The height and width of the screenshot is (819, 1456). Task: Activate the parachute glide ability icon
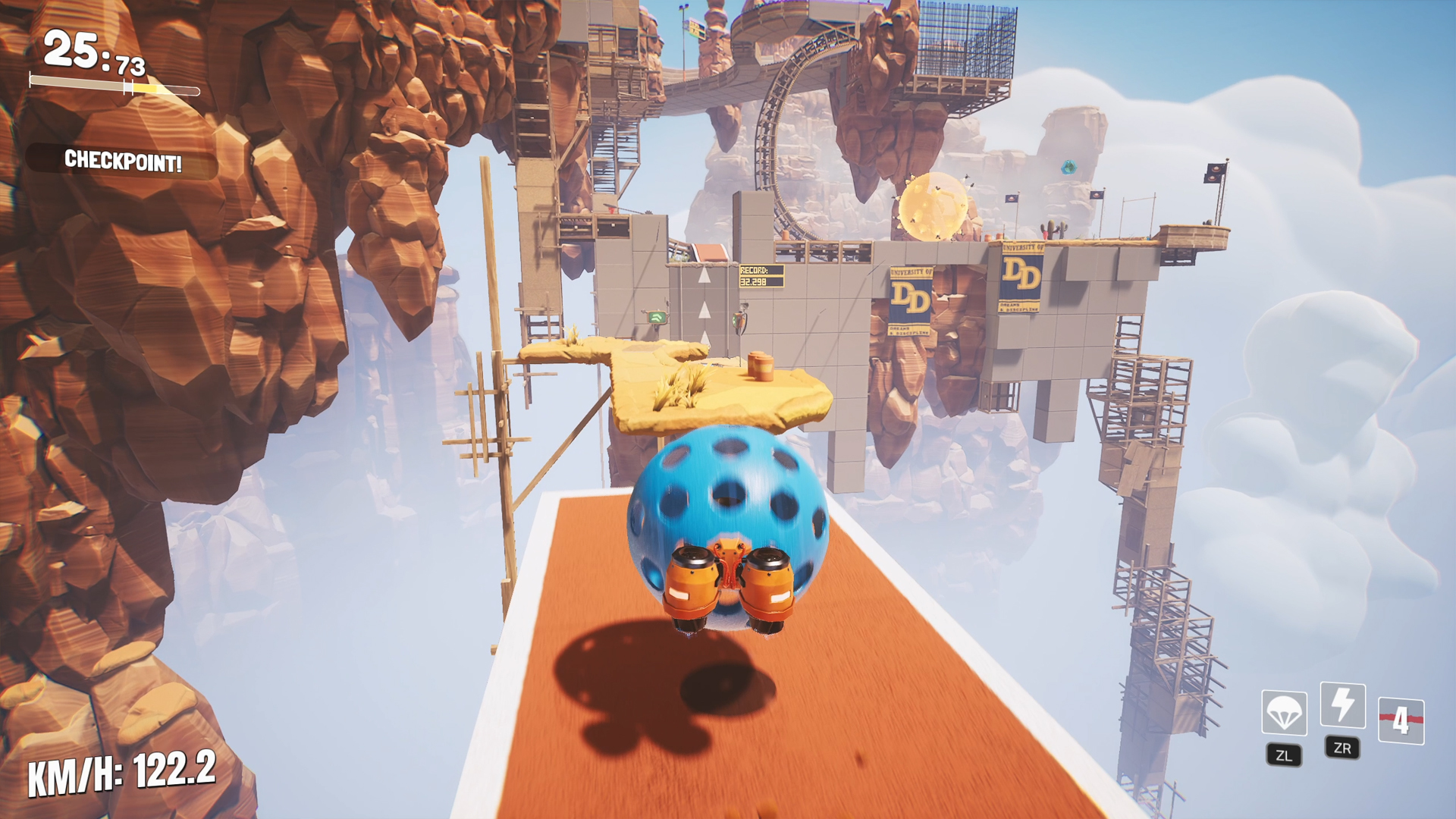1284,713
